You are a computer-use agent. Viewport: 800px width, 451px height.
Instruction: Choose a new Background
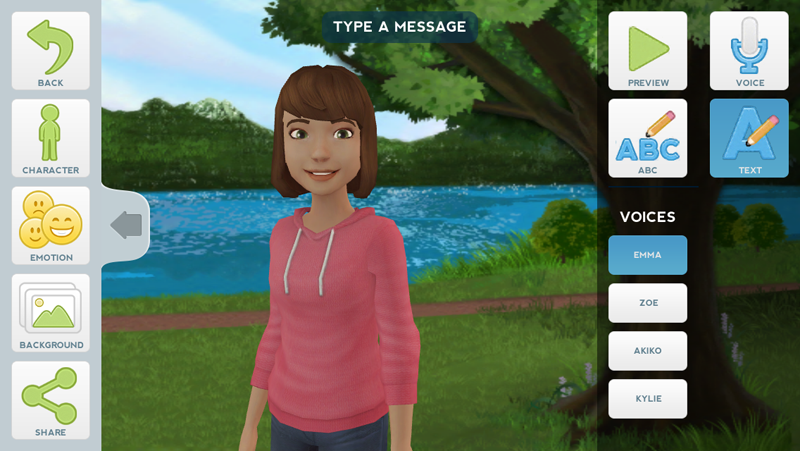(x=50, y=313)
